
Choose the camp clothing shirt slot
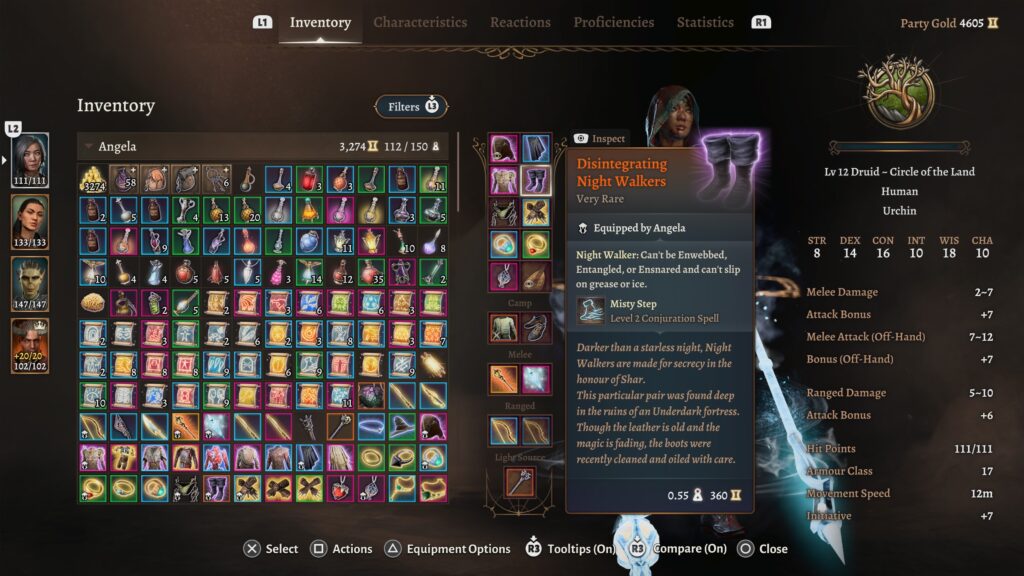[x=503, y=326]
